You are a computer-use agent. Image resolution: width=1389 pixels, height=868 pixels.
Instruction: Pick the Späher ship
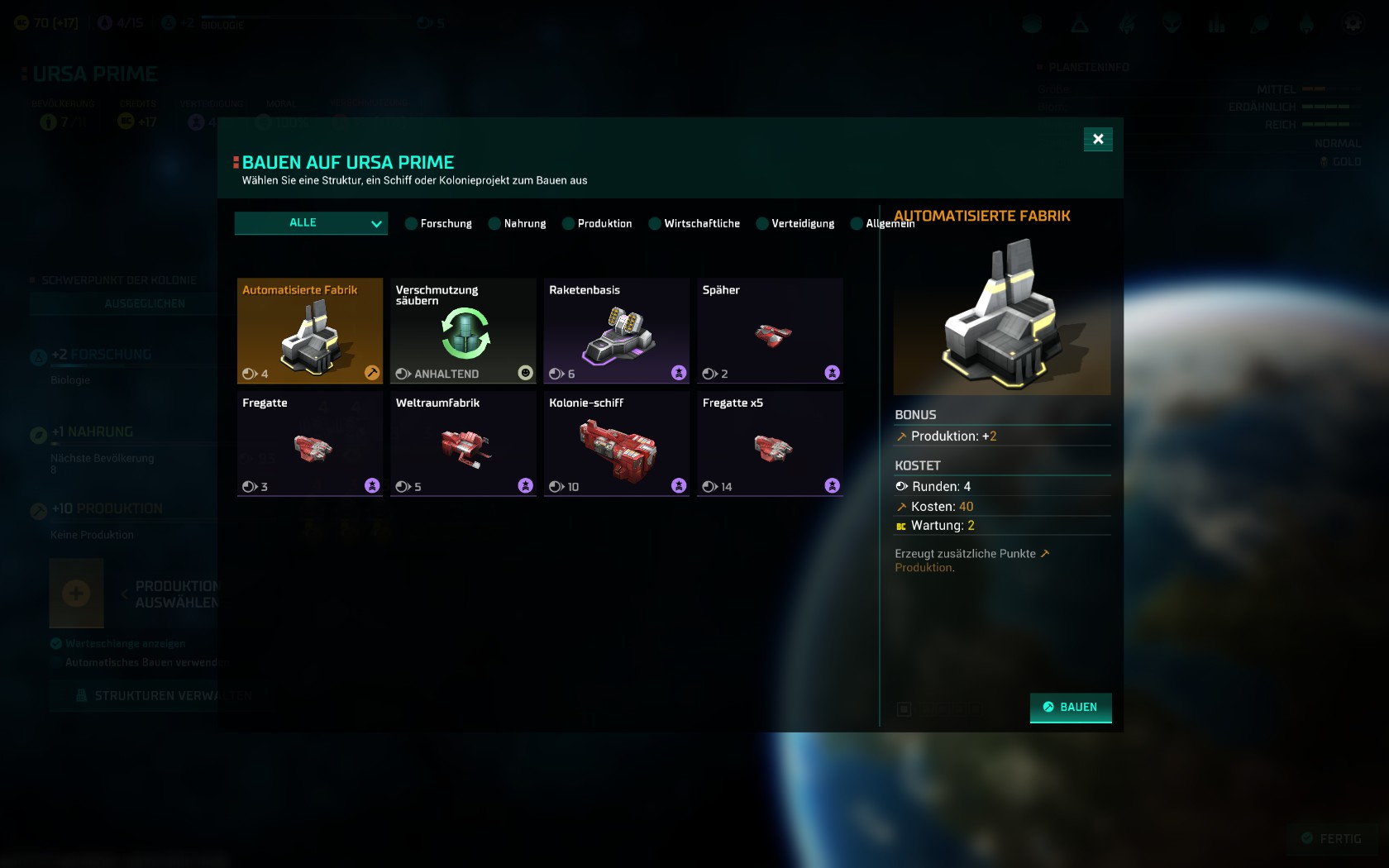770,331
